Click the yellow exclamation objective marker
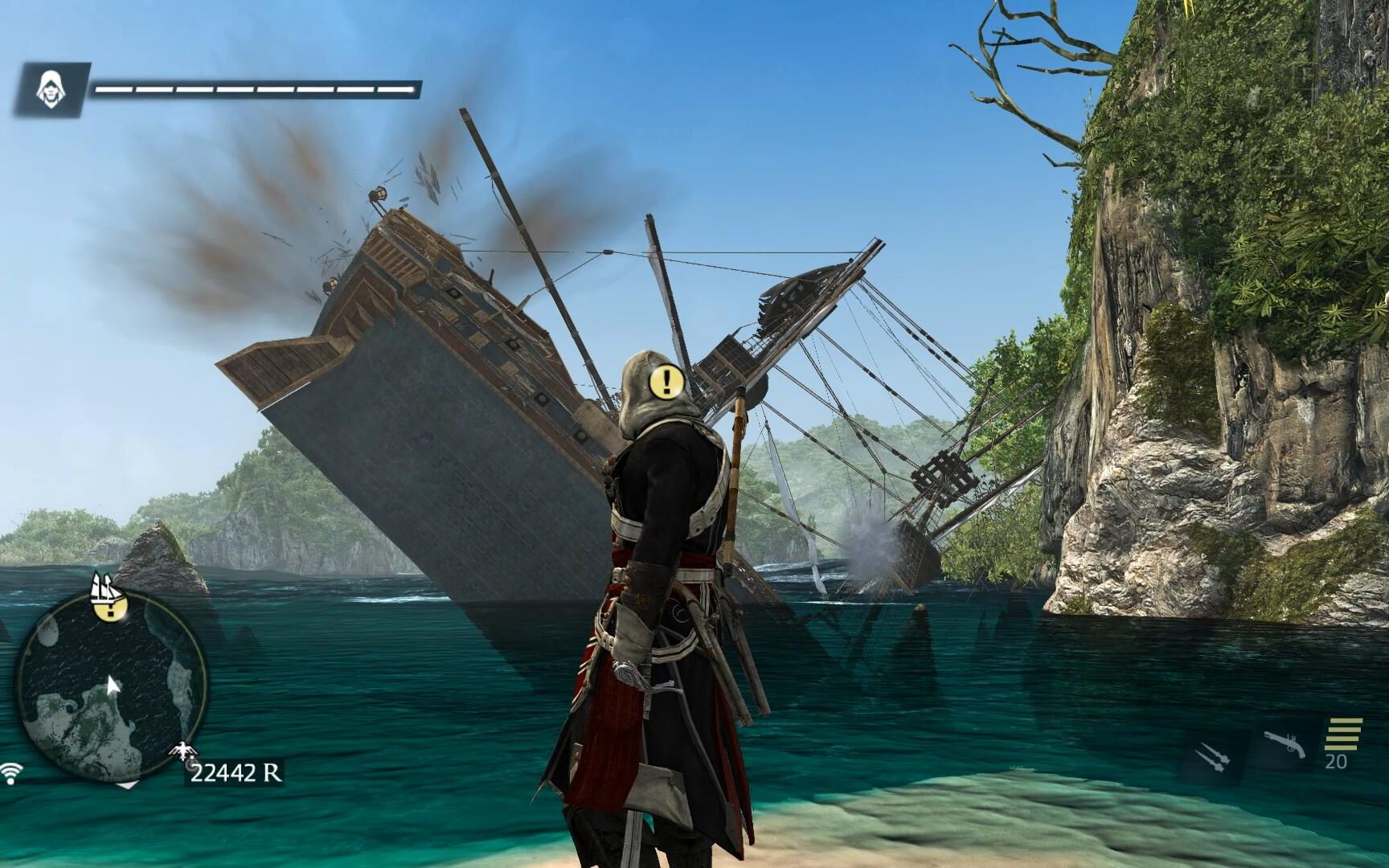 pos(666,383)
